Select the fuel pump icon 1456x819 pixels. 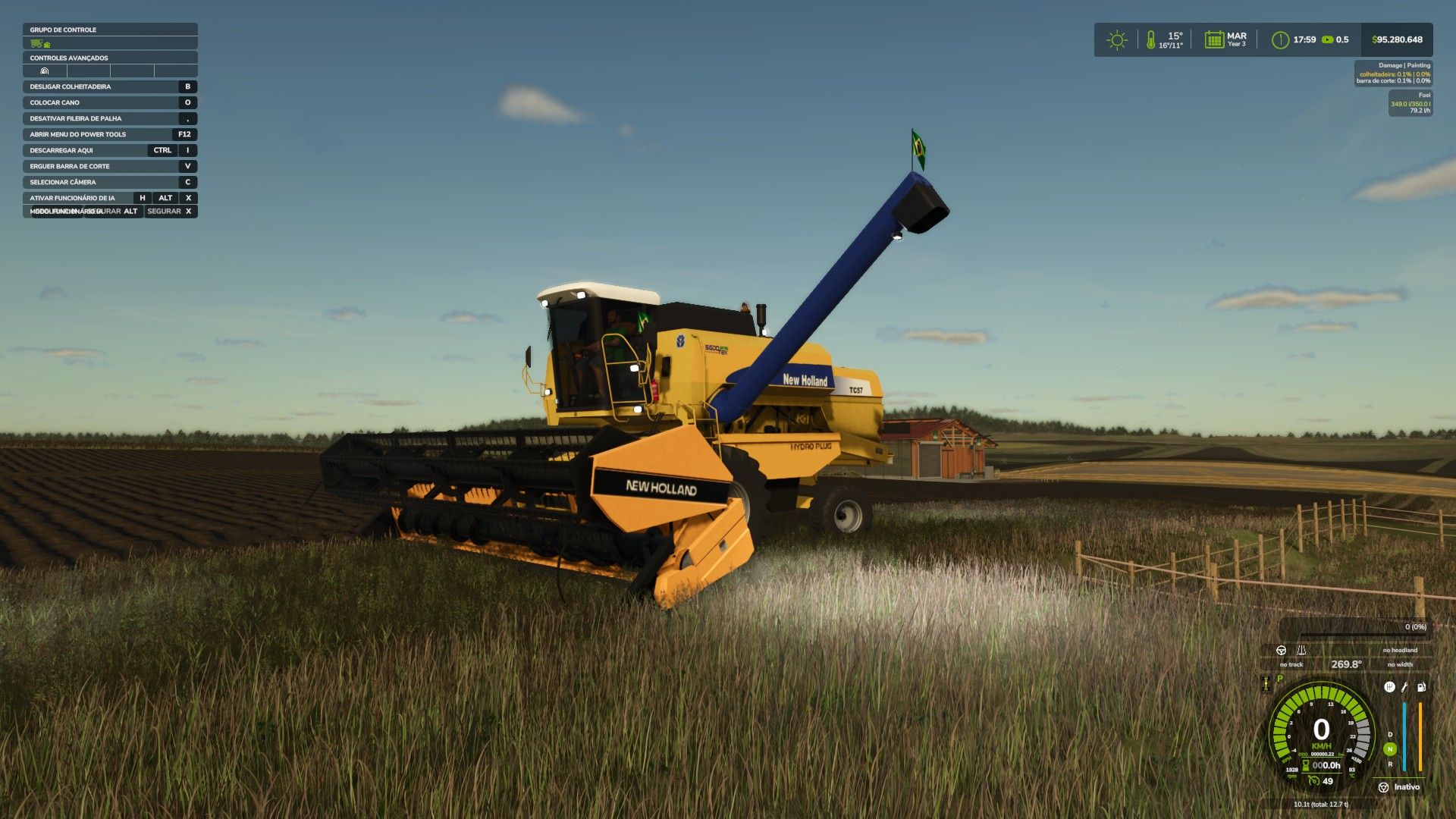pos(1421,687)
